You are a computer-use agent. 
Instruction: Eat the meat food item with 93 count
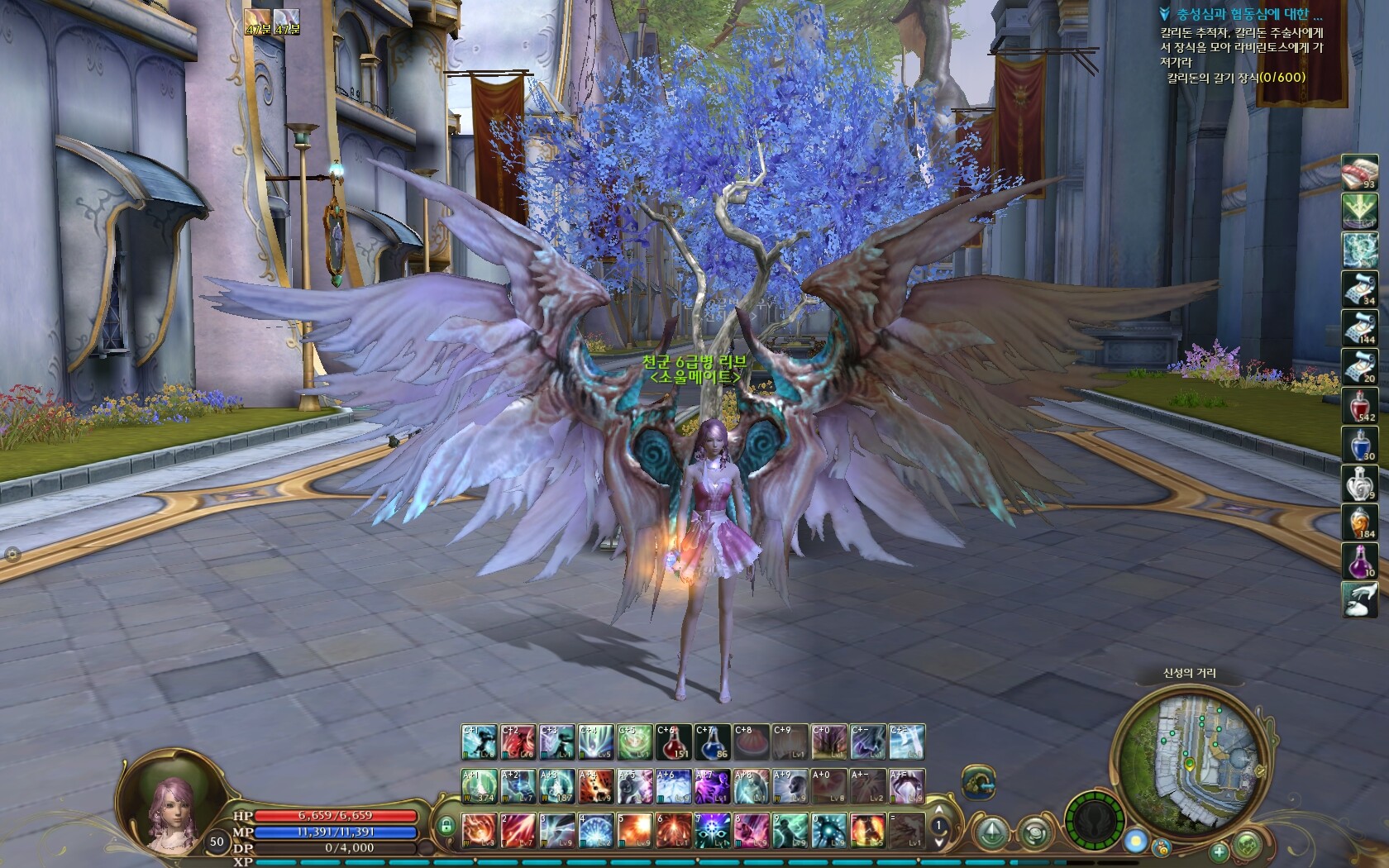click(x=1358, y=172)
